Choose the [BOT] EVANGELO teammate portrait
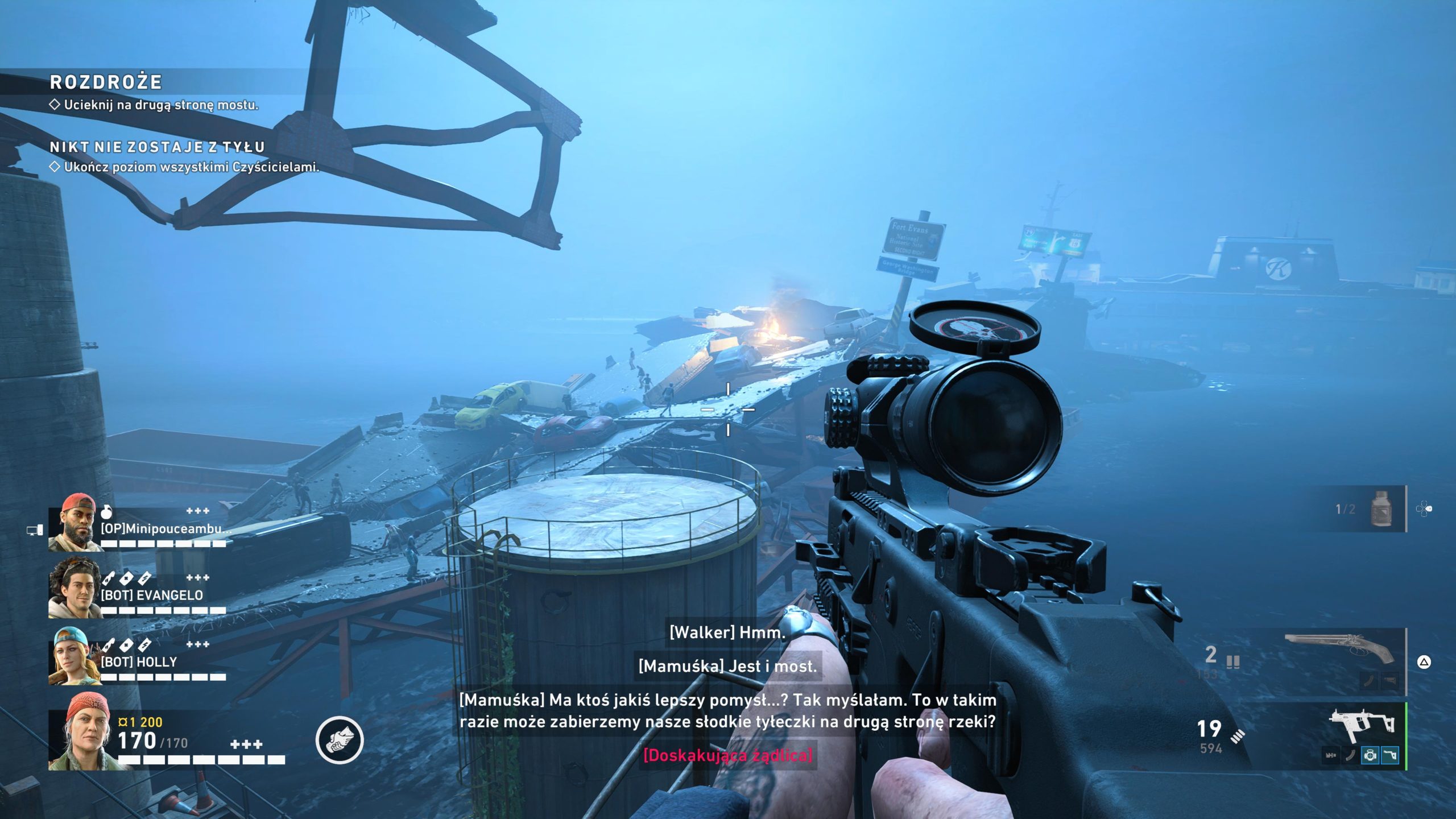1456x819 pixels. [x=73, y=589]
